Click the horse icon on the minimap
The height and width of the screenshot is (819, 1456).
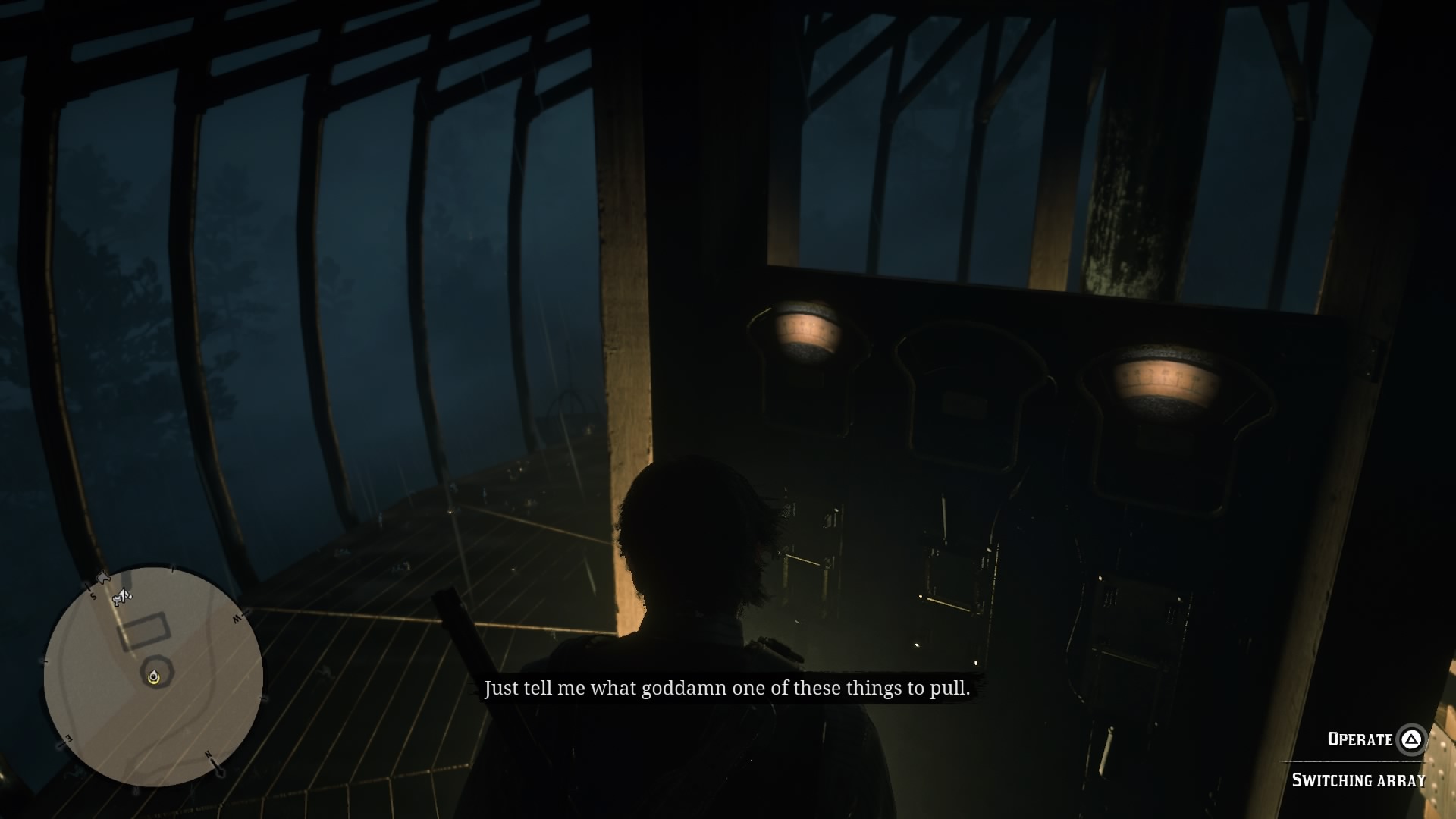point(104,578)
